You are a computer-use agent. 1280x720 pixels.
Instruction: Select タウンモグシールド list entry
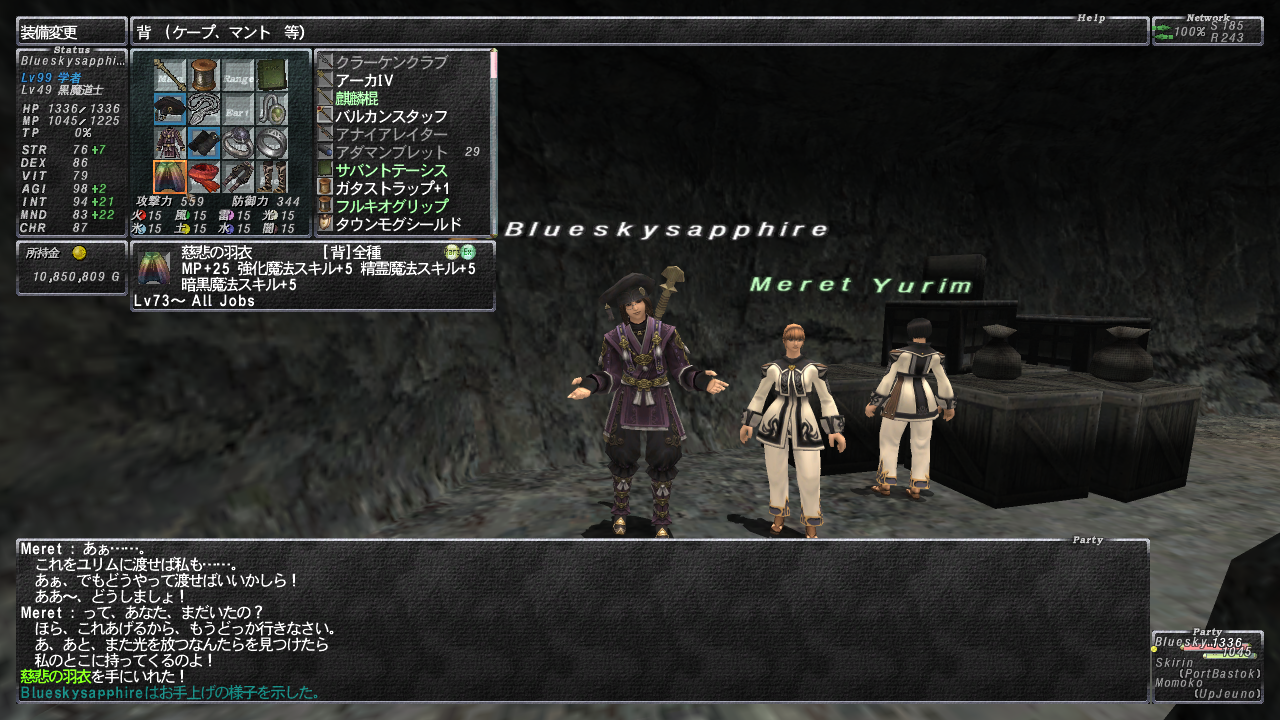point(398,224)
